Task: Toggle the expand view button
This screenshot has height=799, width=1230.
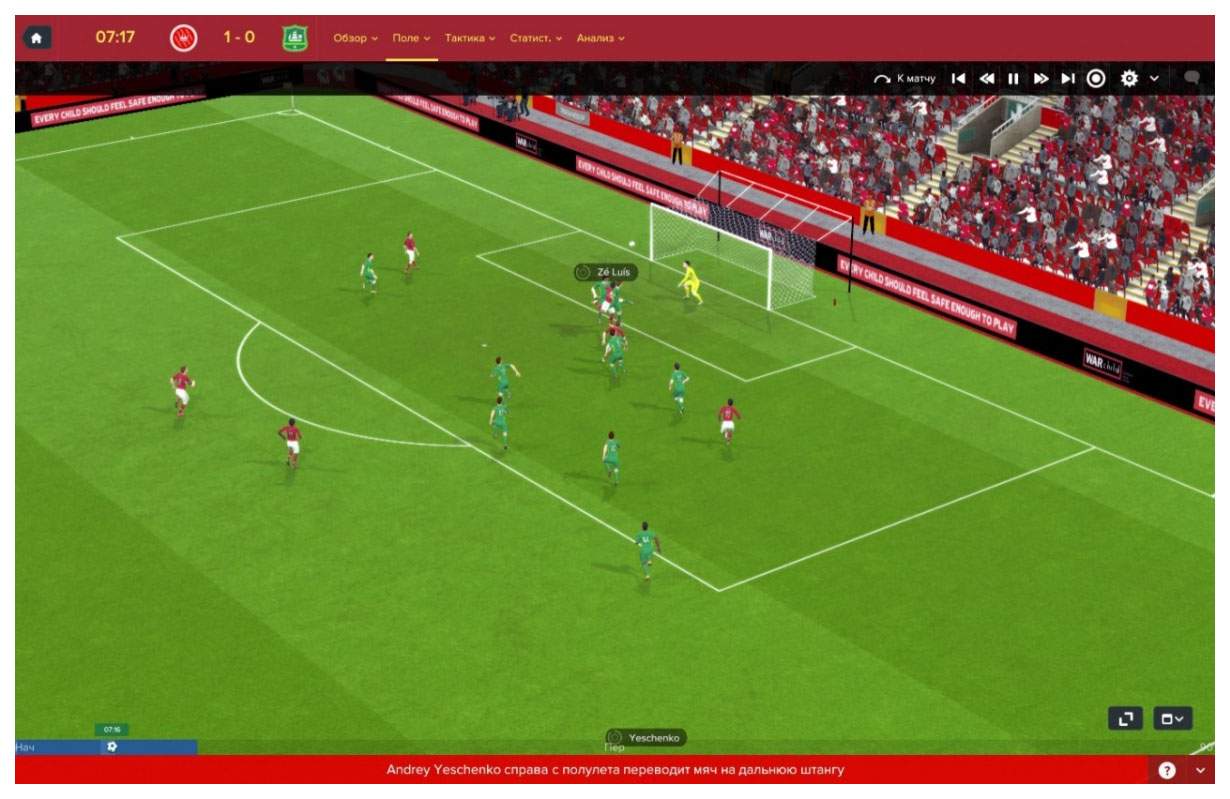Action: tap(1125, 718)
